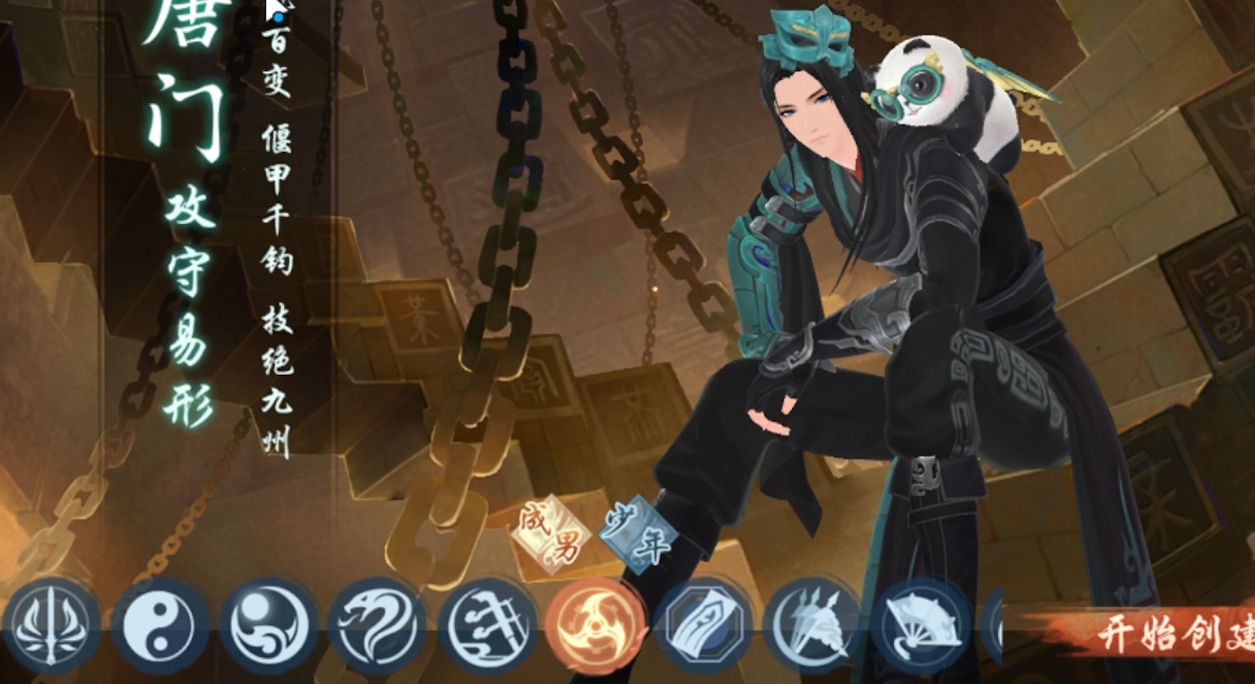
Task: Choose the bundled spears sect icon
Action: pyautogui.click(x=813, y=626)
